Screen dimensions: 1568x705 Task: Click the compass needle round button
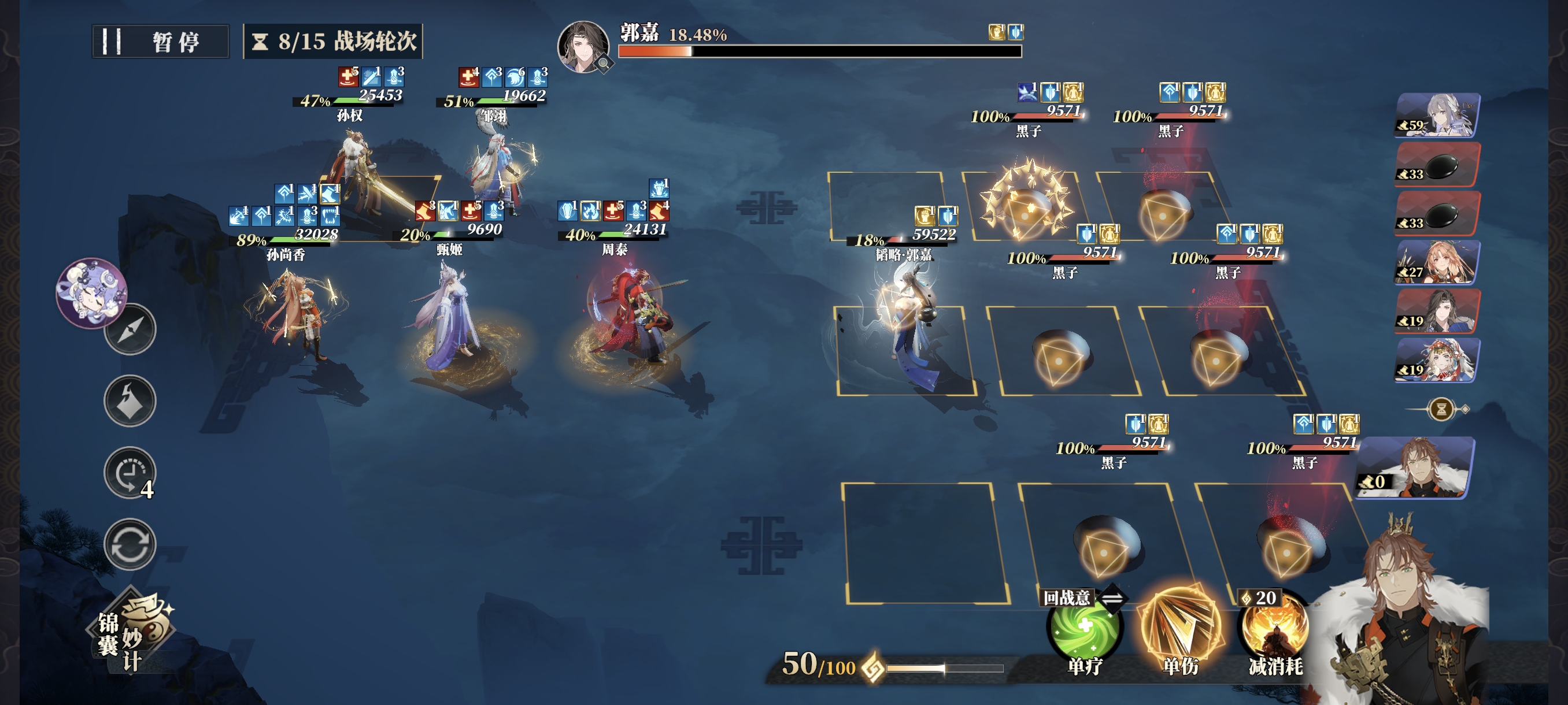(130, 330)
